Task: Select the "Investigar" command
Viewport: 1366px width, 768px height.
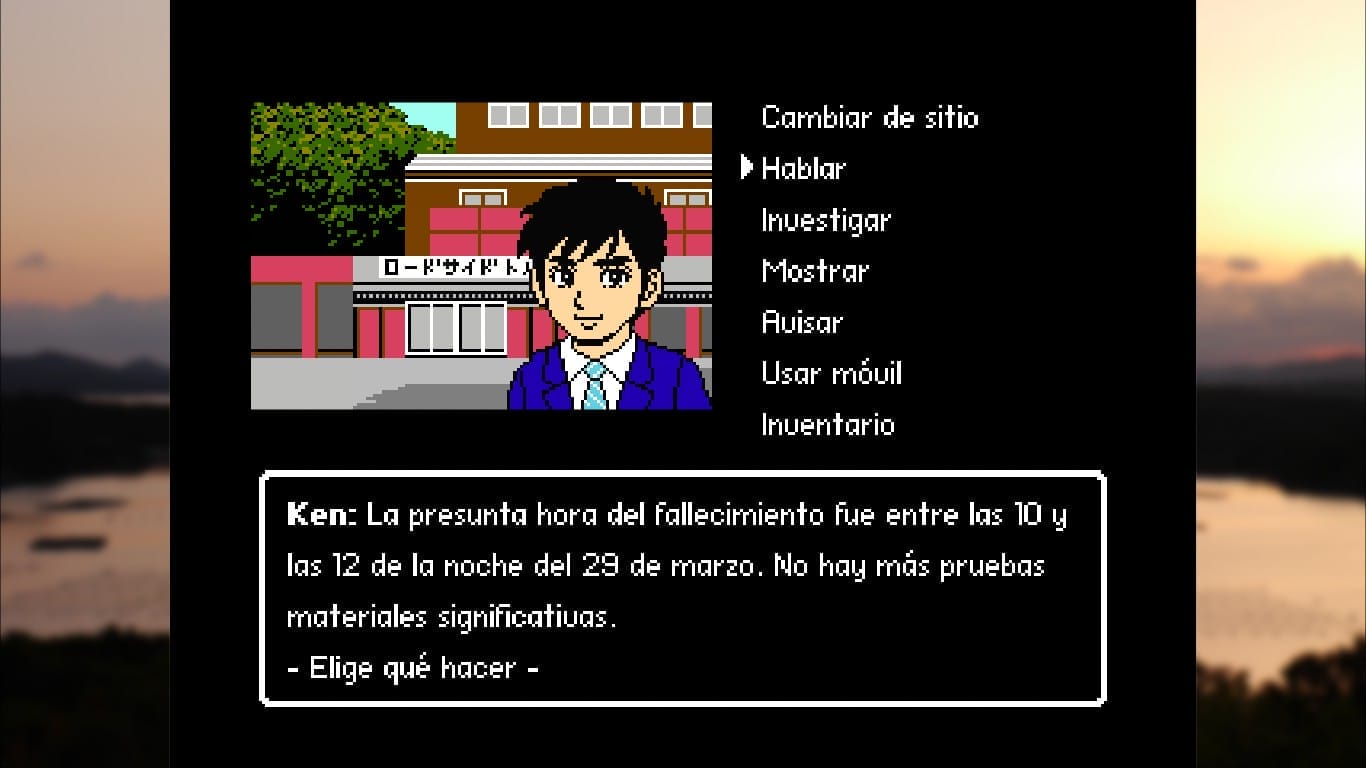Action: click(x=824, y=219)
